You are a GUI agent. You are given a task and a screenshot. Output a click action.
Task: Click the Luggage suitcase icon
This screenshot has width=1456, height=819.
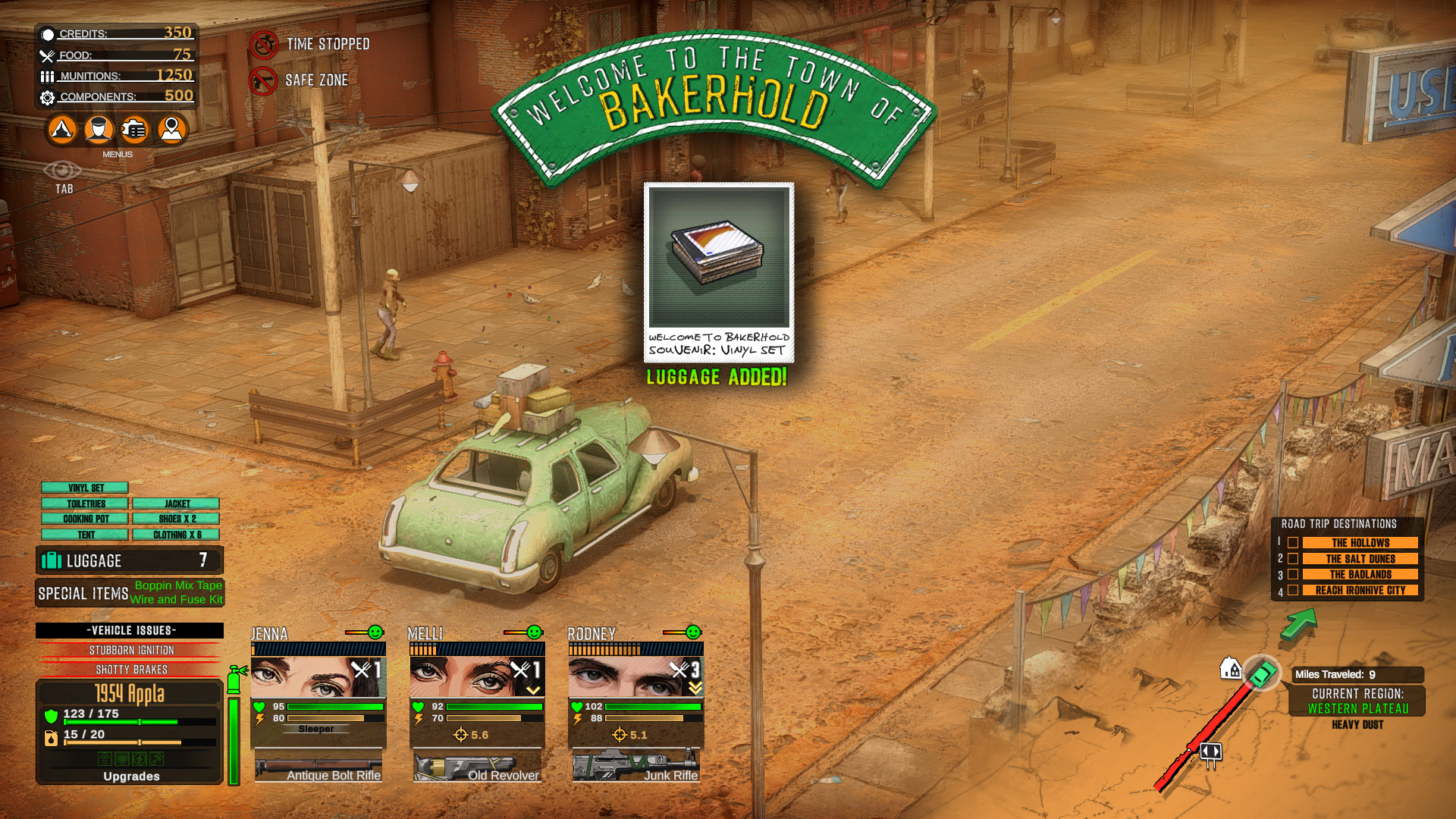[x=52, y=560]
